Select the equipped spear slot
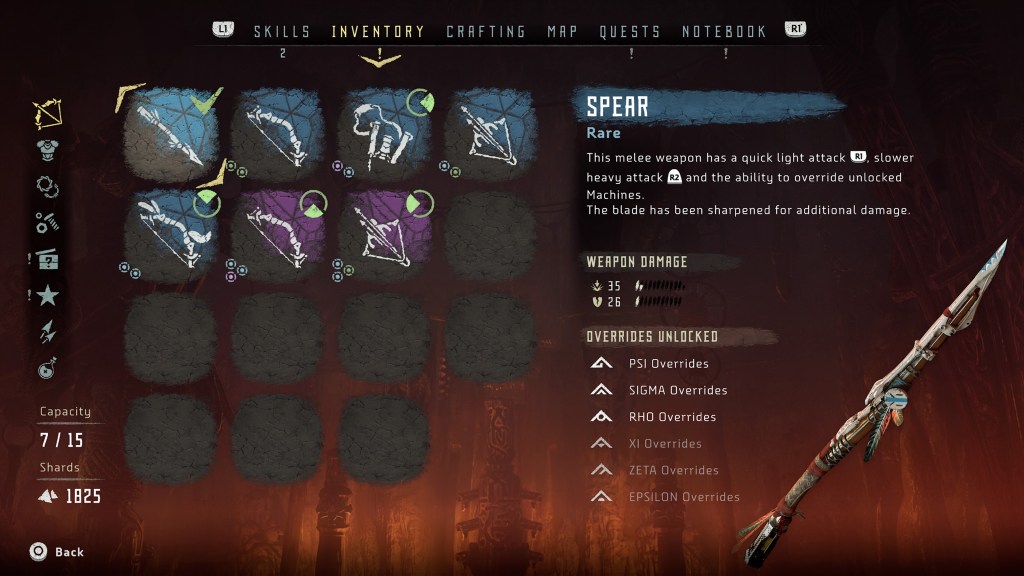1024x576 pixels. click(170, 131)
